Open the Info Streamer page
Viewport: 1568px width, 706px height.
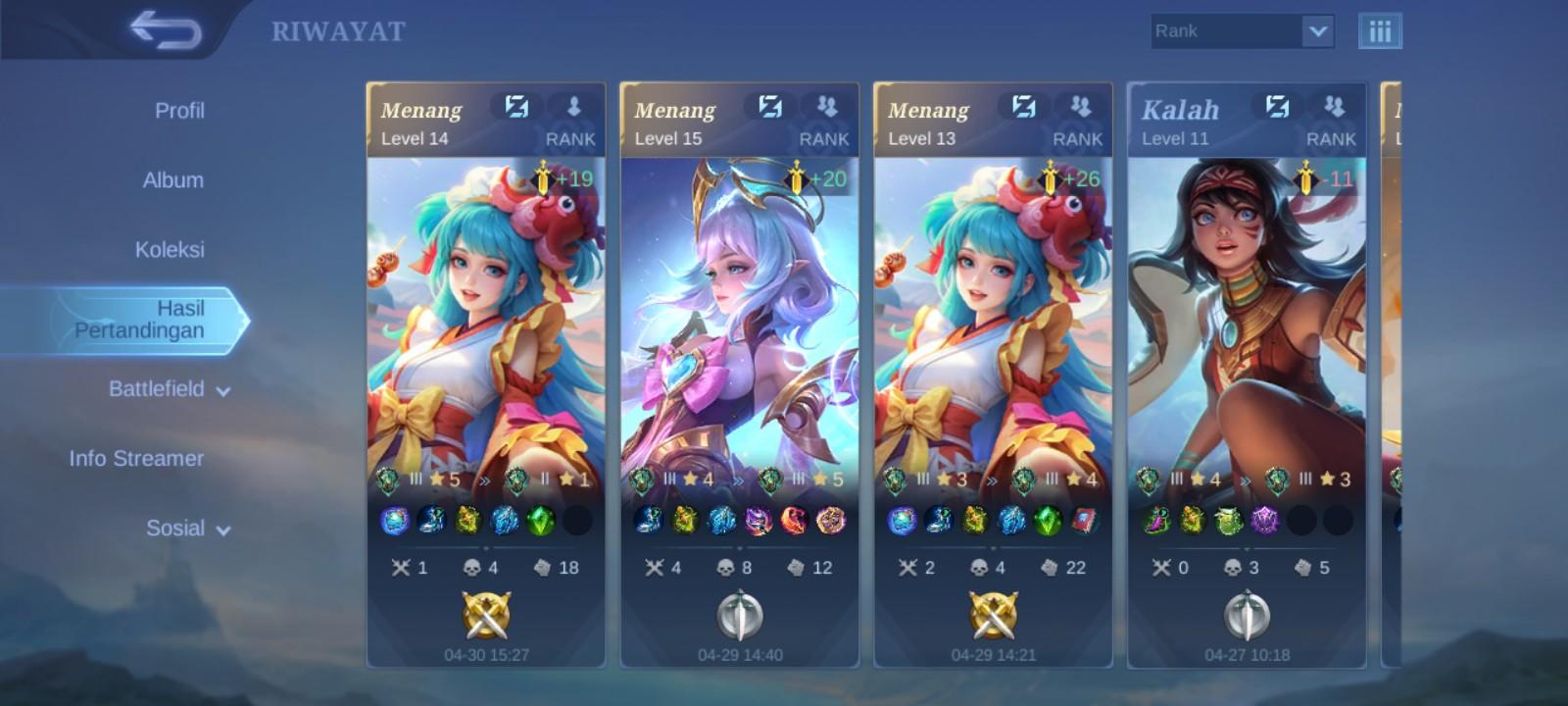point(136,458)
